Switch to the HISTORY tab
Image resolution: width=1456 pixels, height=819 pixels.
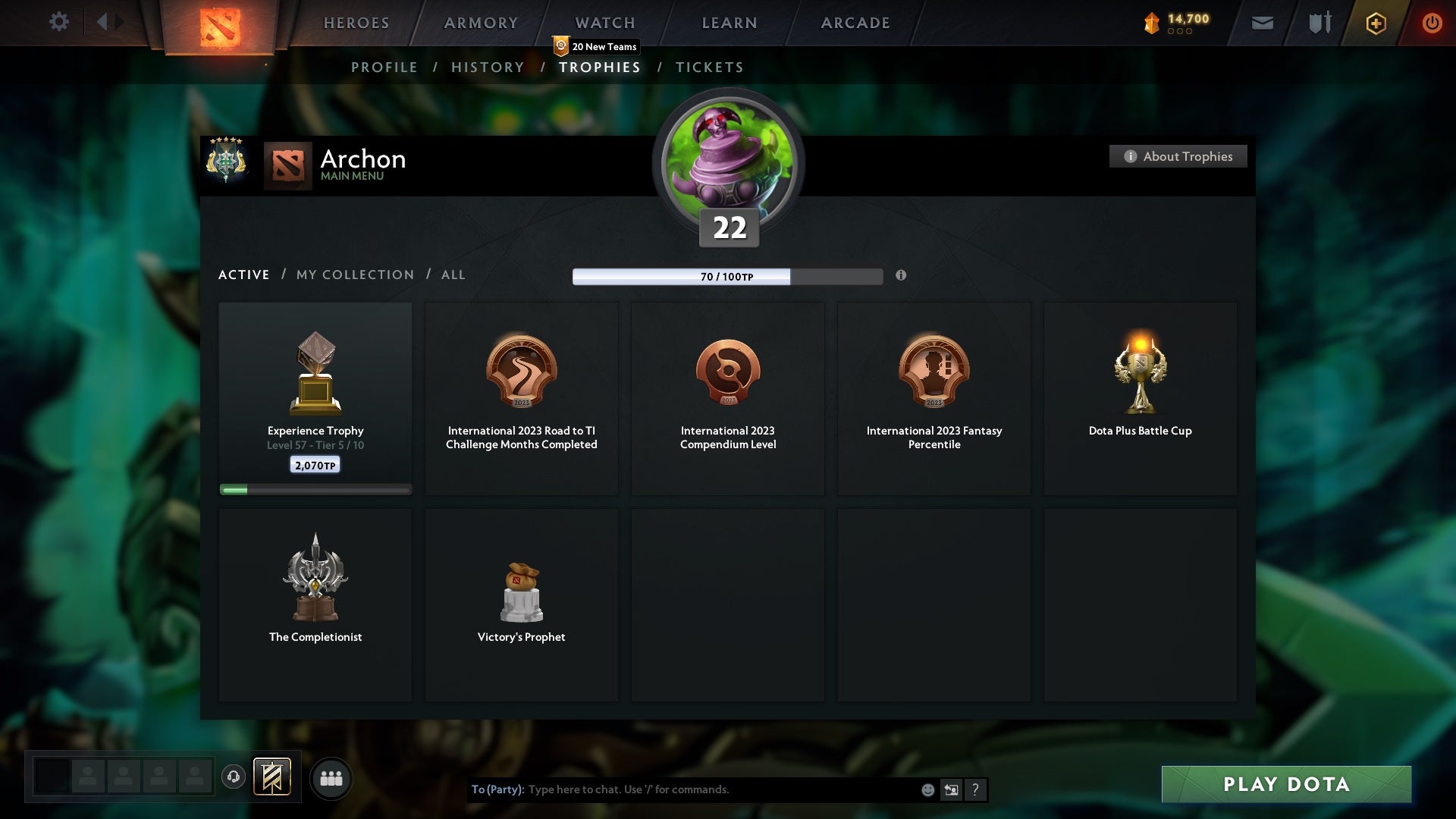click(487, 67)
